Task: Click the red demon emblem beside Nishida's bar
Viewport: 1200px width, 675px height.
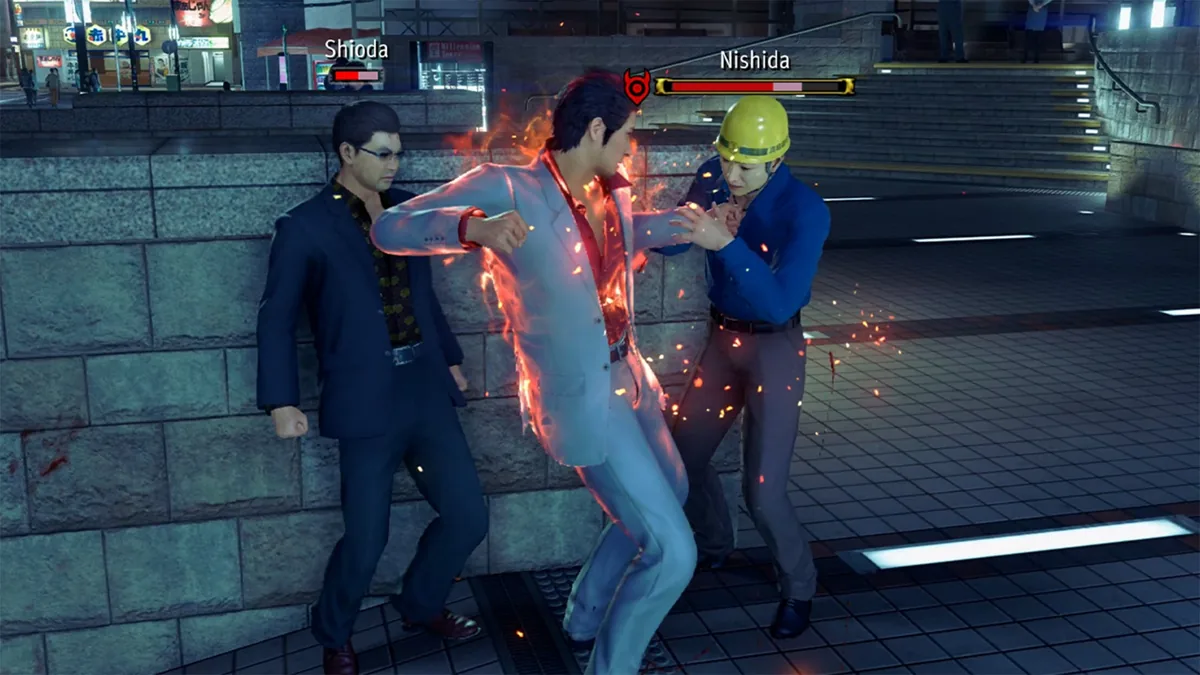Action: tap(636, 86)
